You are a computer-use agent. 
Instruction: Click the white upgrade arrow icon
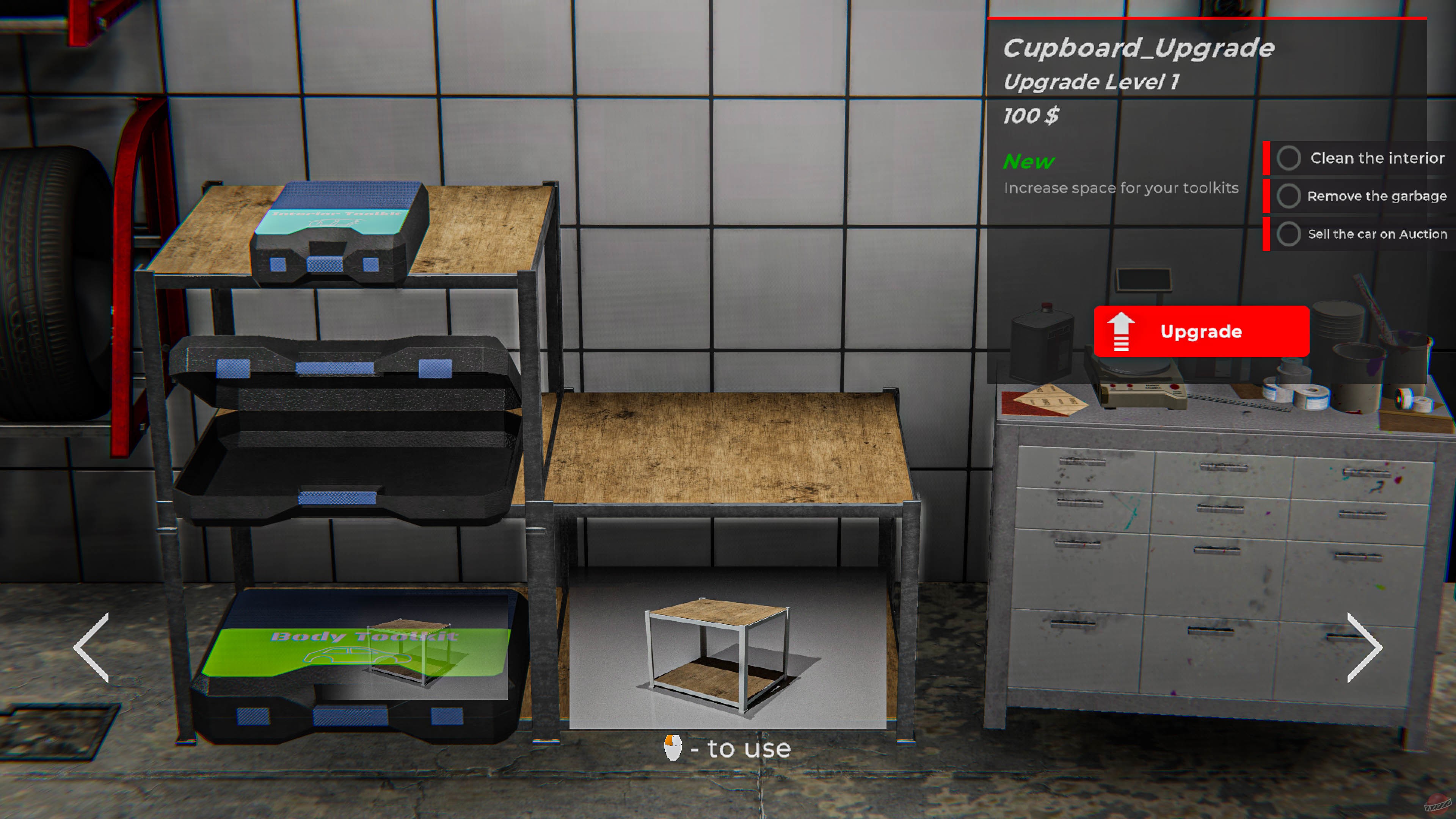(1122, 331)
